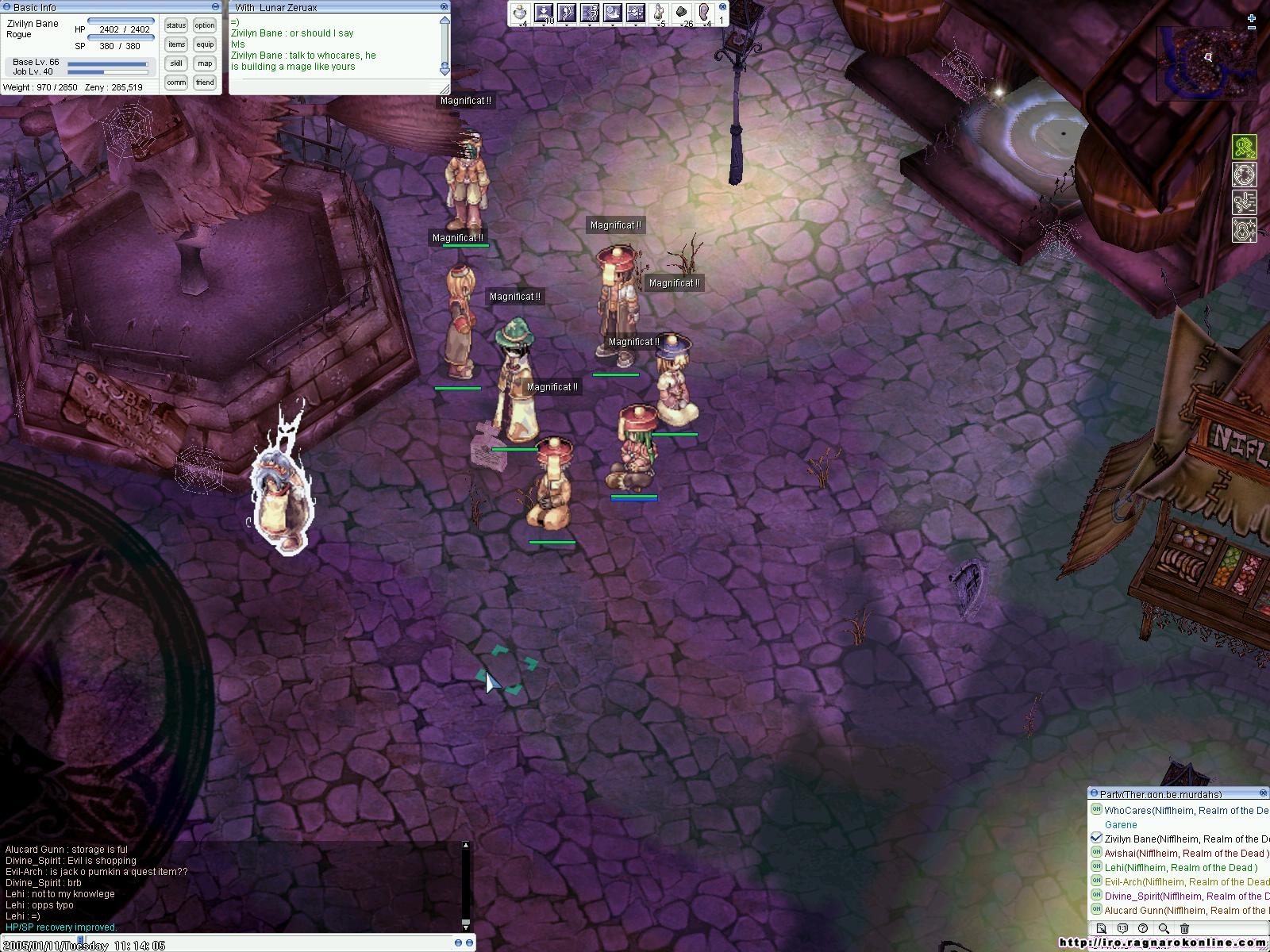Image resolution: width=1270 pixels, height=952 pixels.
Task: Use the white potion hotkey slot
Action: (x=520, y=13)
